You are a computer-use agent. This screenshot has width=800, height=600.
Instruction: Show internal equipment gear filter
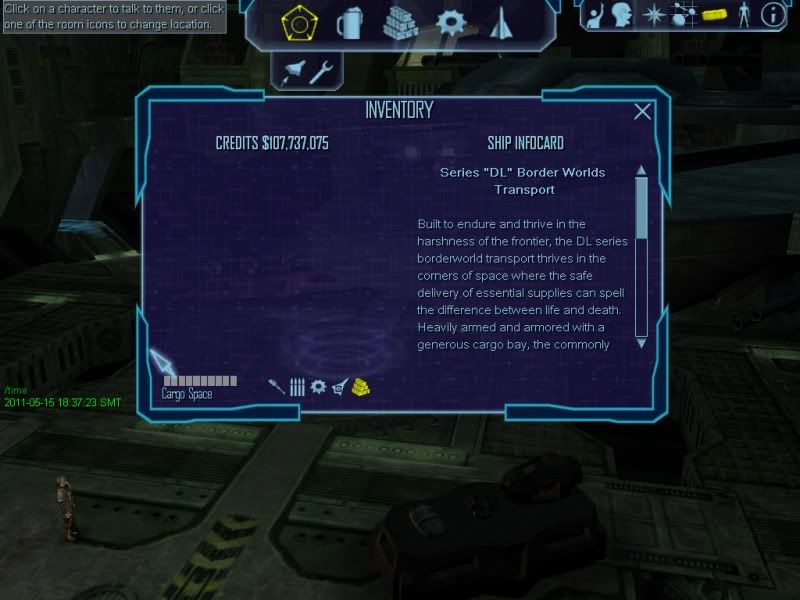coord(318,387)
